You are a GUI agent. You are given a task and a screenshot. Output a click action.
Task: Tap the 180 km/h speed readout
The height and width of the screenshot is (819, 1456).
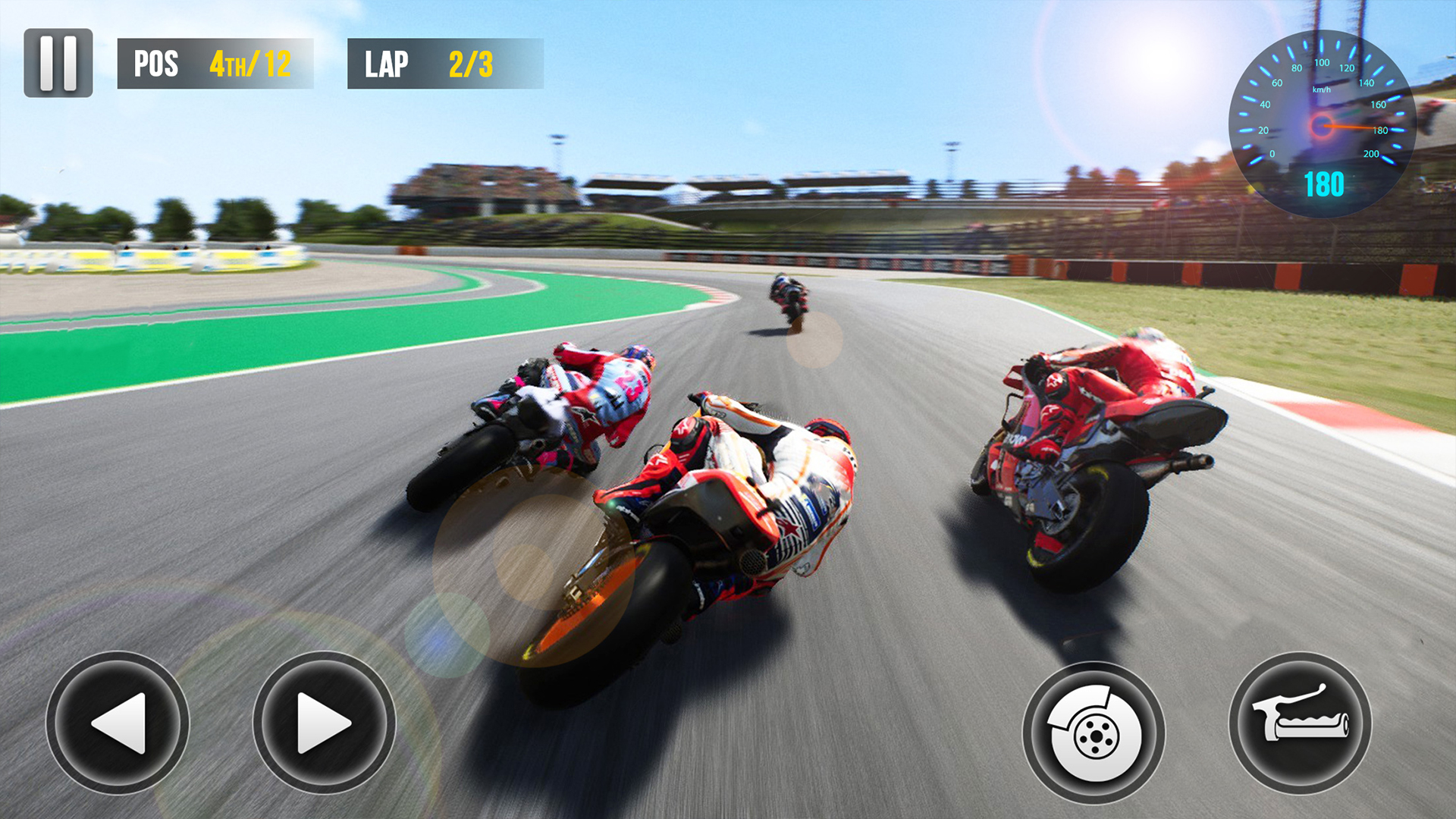pos(1323,182)
